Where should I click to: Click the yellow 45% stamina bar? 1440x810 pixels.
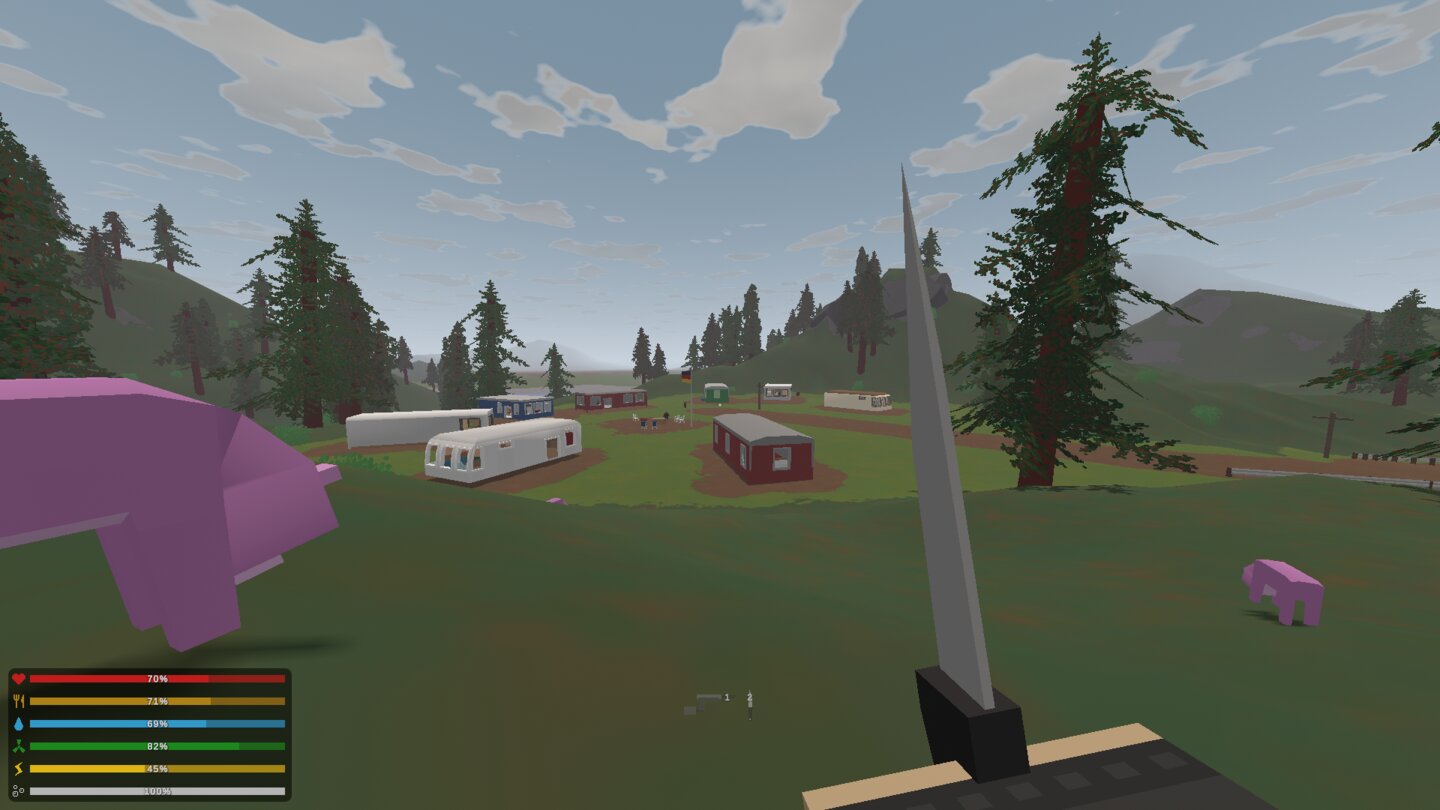[x=155, y=768]
